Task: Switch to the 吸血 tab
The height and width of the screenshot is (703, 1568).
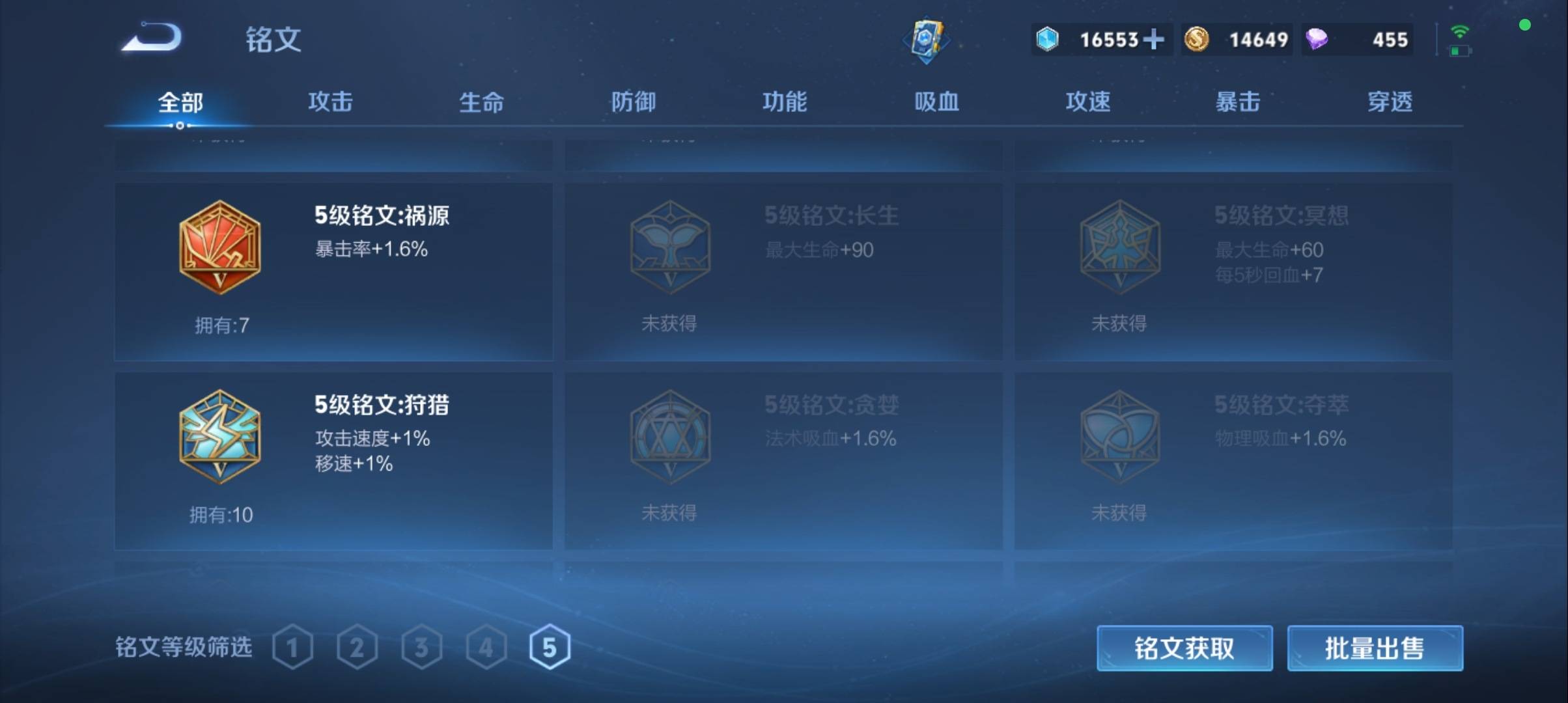Action: (x=936, y=102)
